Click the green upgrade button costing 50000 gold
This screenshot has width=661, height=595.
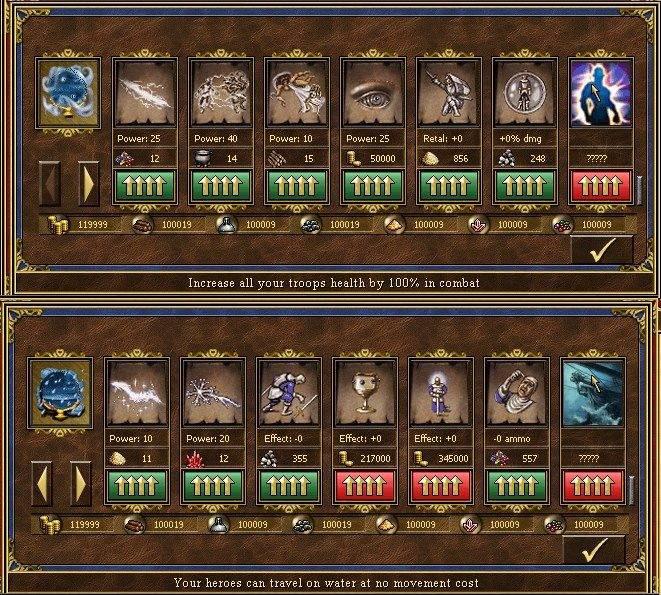[372, 187]
